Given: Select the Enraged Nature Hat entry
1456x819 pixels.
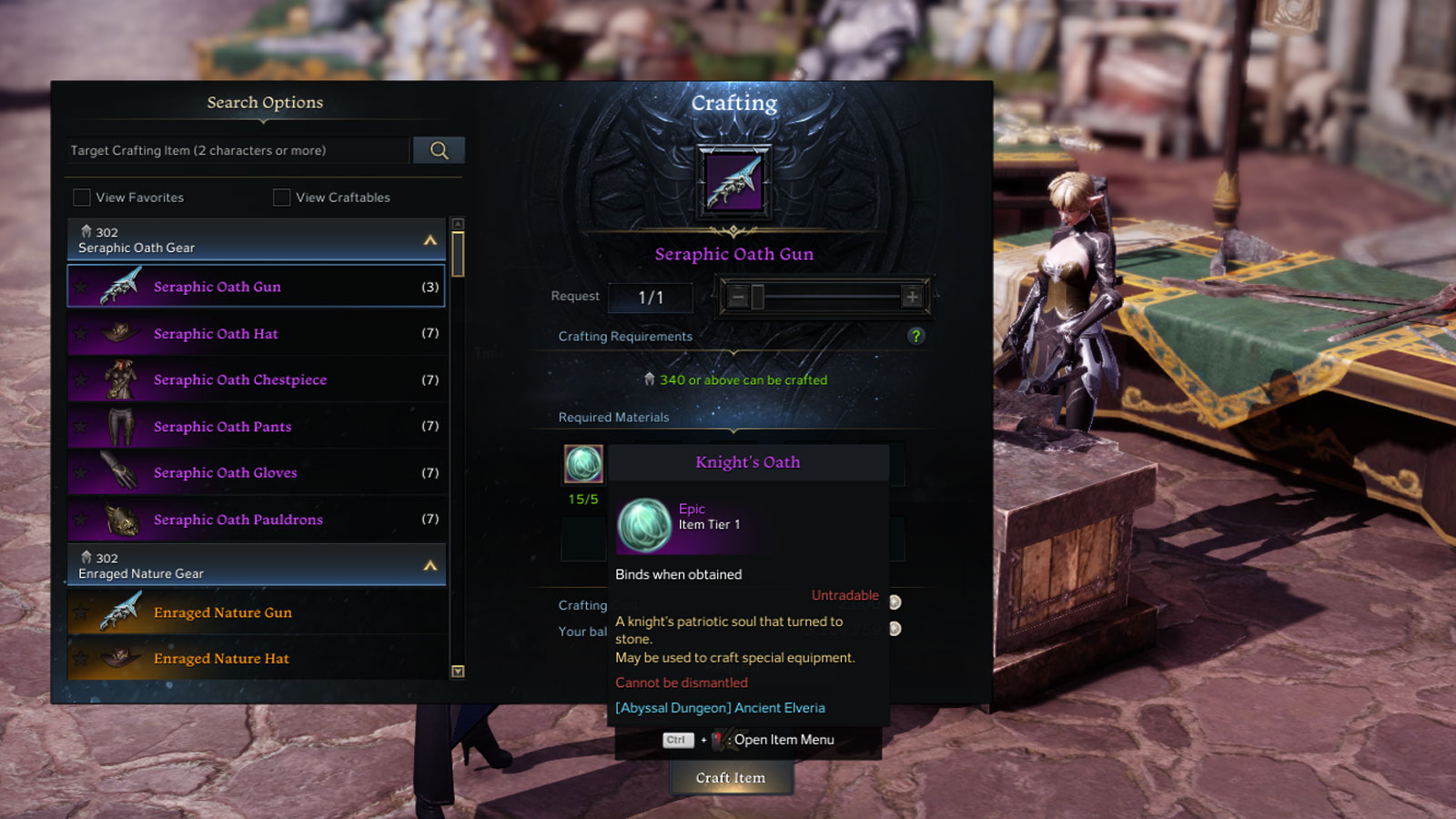Looking at the screenshot, I should tap(221, 657).
